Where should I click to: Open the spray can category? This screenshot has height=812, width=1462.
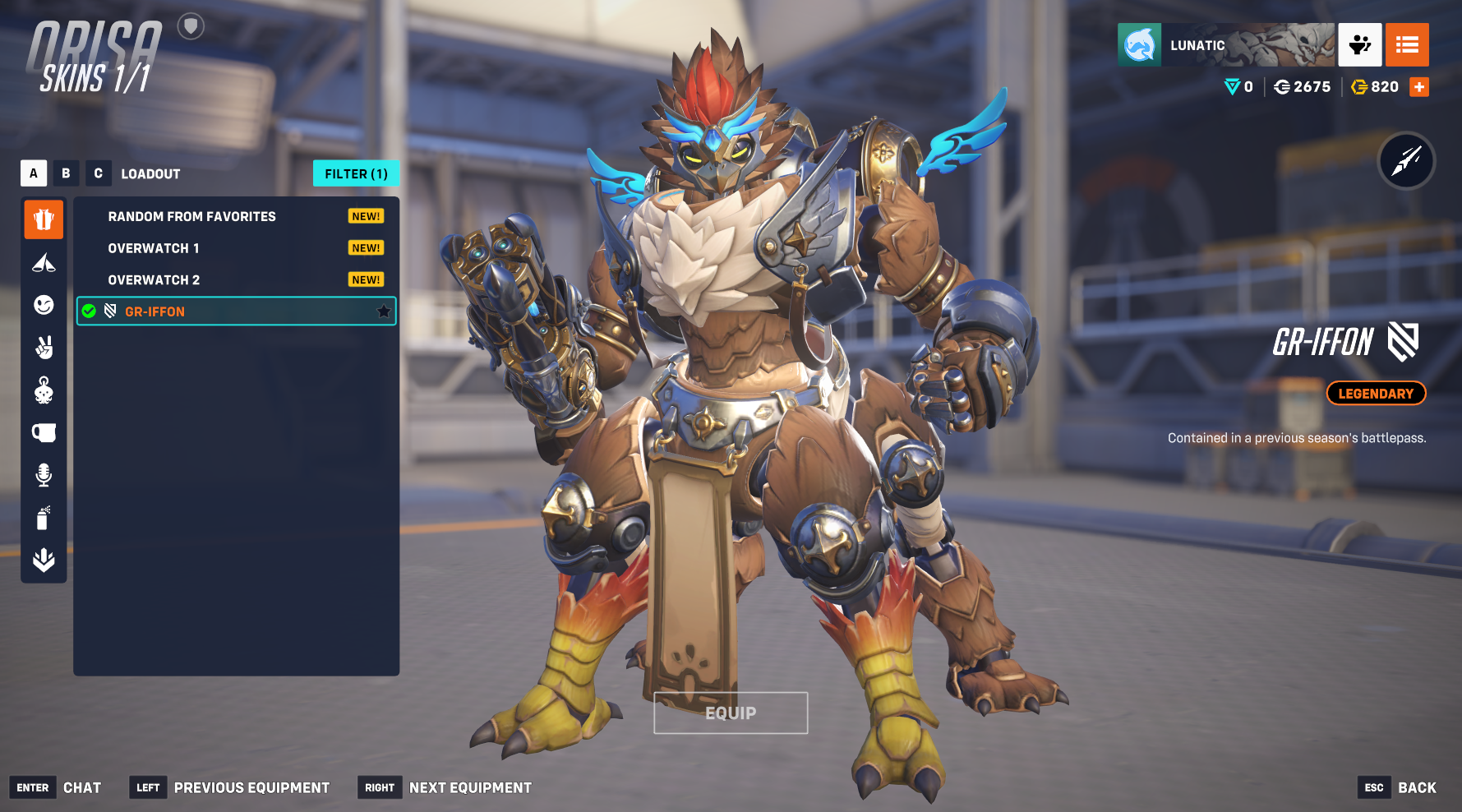pyautogui.click(x=44, y=518)
